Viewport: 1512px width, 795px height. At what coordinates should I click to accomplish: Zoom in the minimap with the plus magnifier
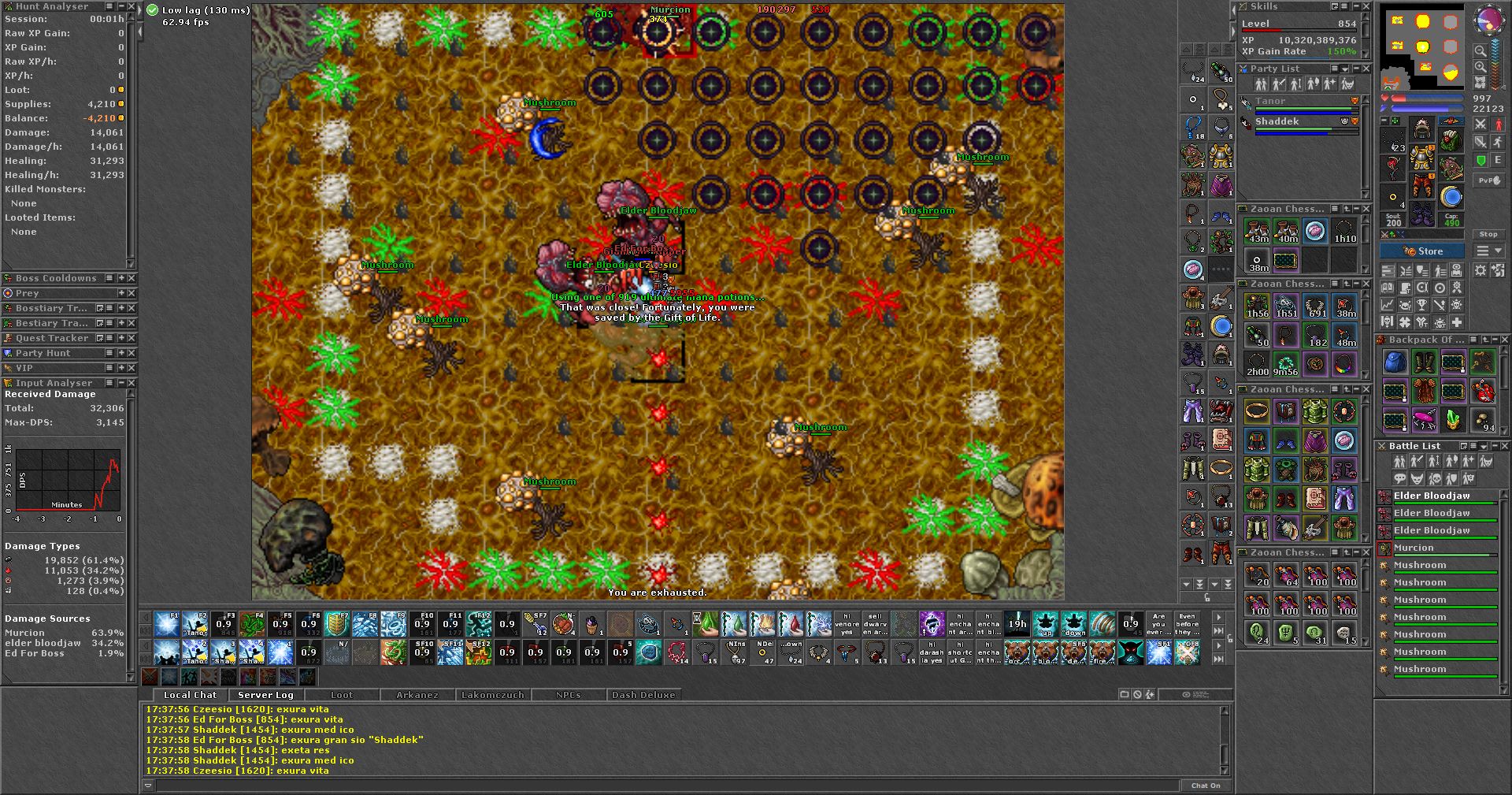pos(1480,67)
